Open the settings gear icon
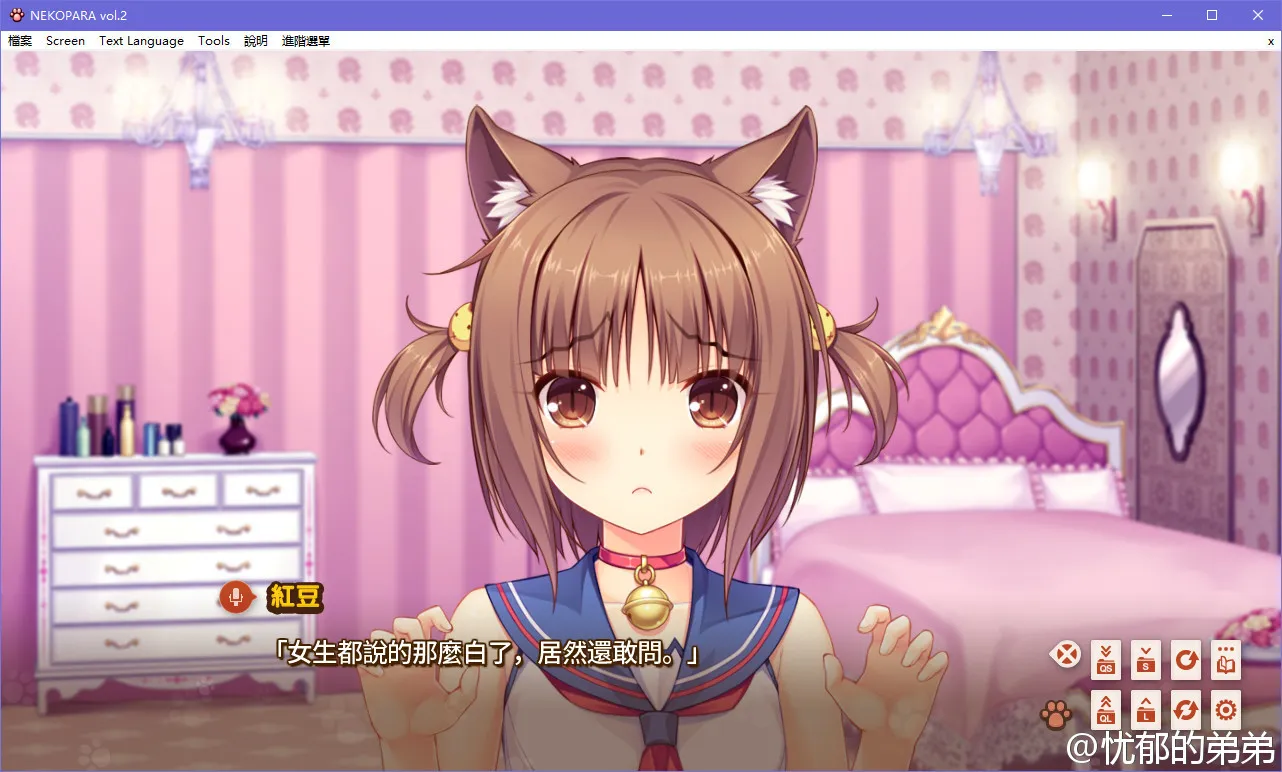Viewport: 1282px width, 772px height. tap(1225, 709)
